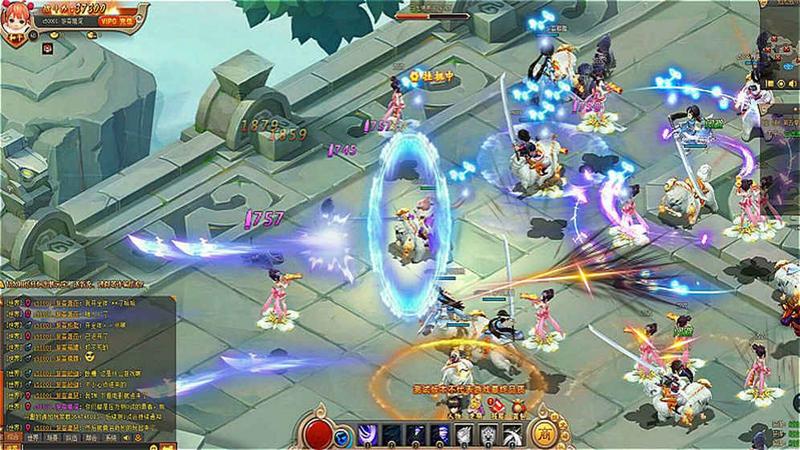Click the round gold shop button

(549, 431)
